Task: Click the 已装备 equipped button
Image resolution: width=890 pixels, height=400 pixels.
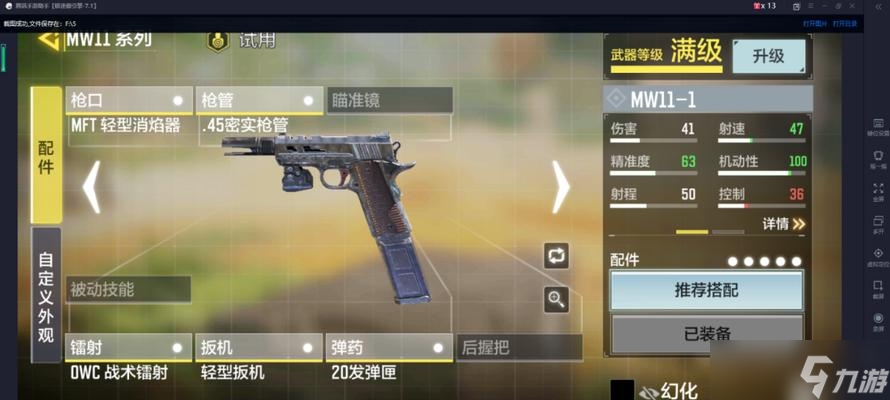Action: pos(706,334)
